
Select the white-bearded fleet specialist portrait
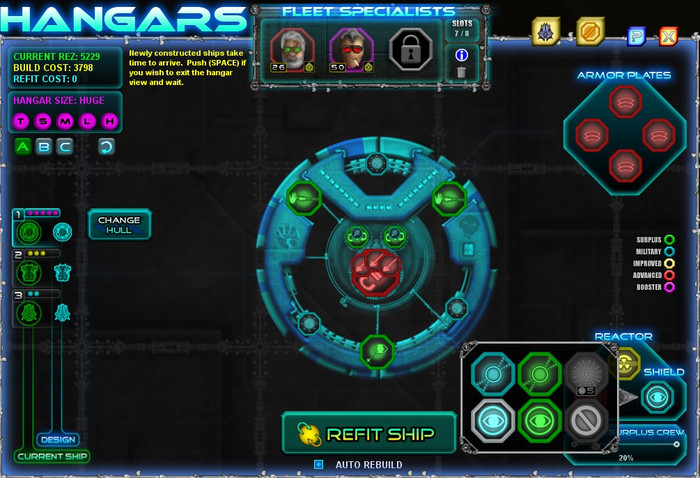(293, 47)
